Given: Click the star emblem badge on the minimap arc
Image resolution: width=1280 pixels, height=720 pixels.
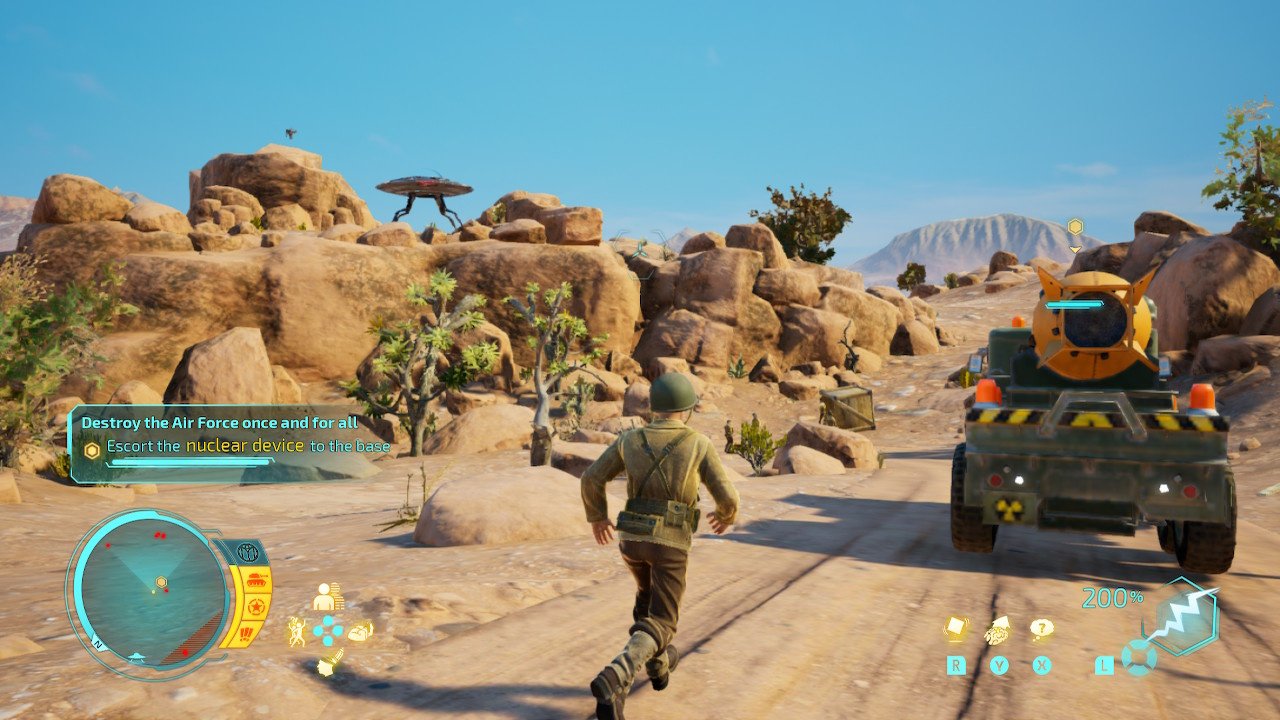Looking at the screenshot, I should pos(257,606).
